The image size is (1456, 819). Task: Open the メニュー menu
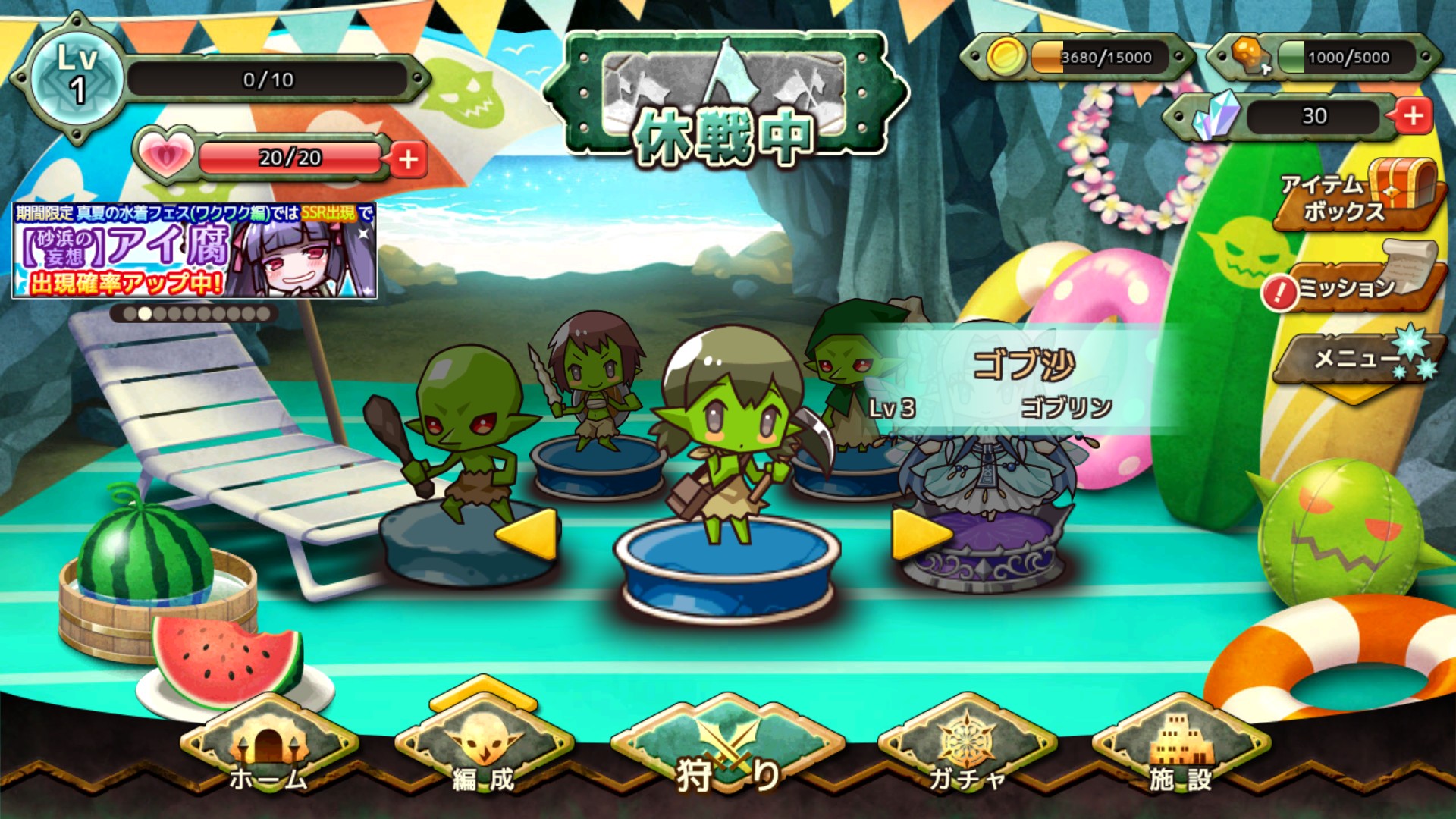tap(1357, 358)
